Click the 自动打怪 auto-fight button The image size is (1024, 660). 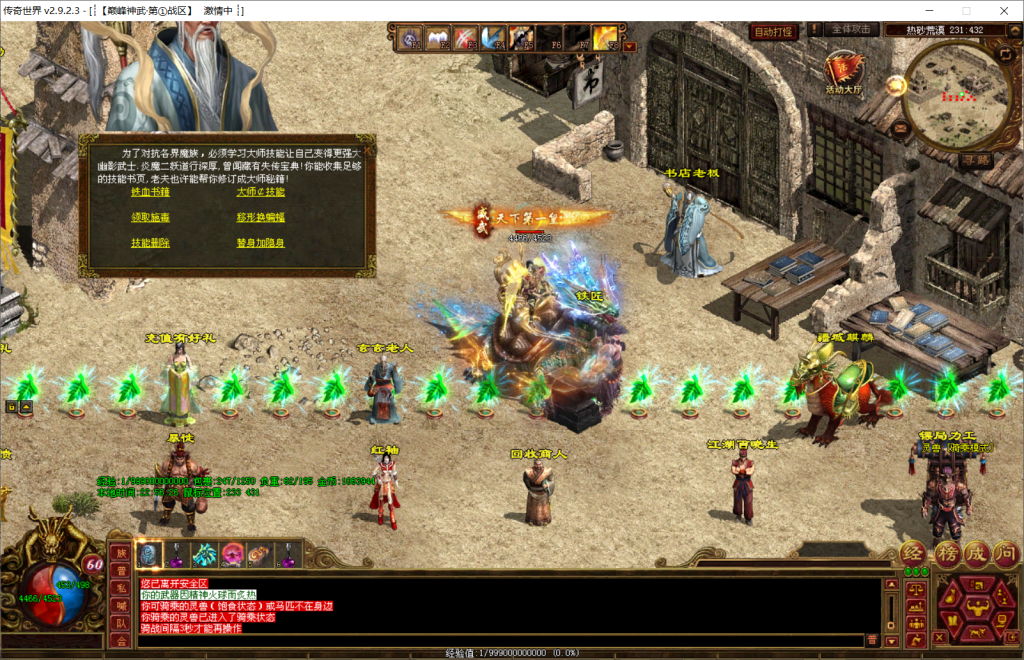773,31
